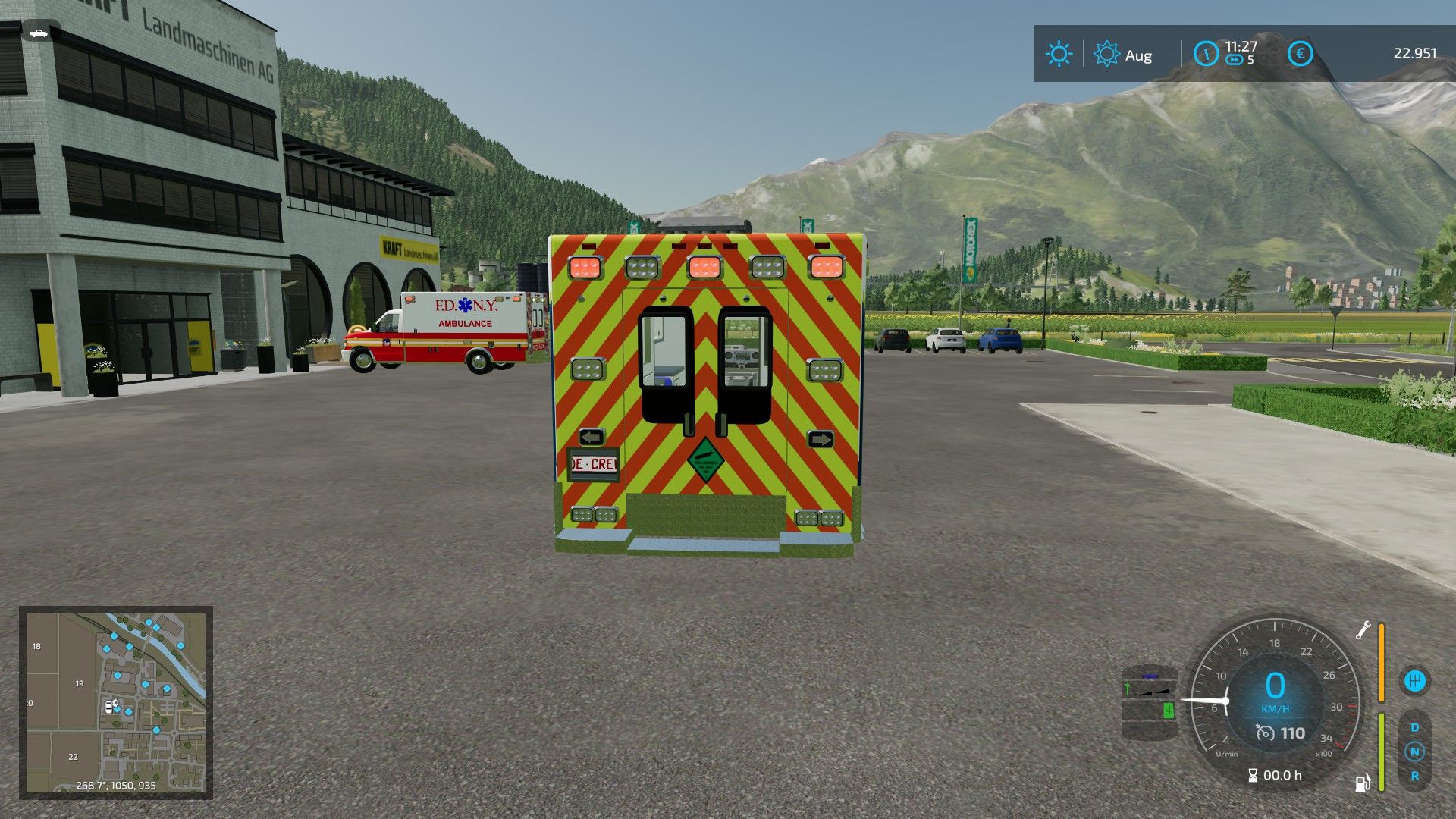Click the clock time-speed icon

click(x=1206, y=54)
